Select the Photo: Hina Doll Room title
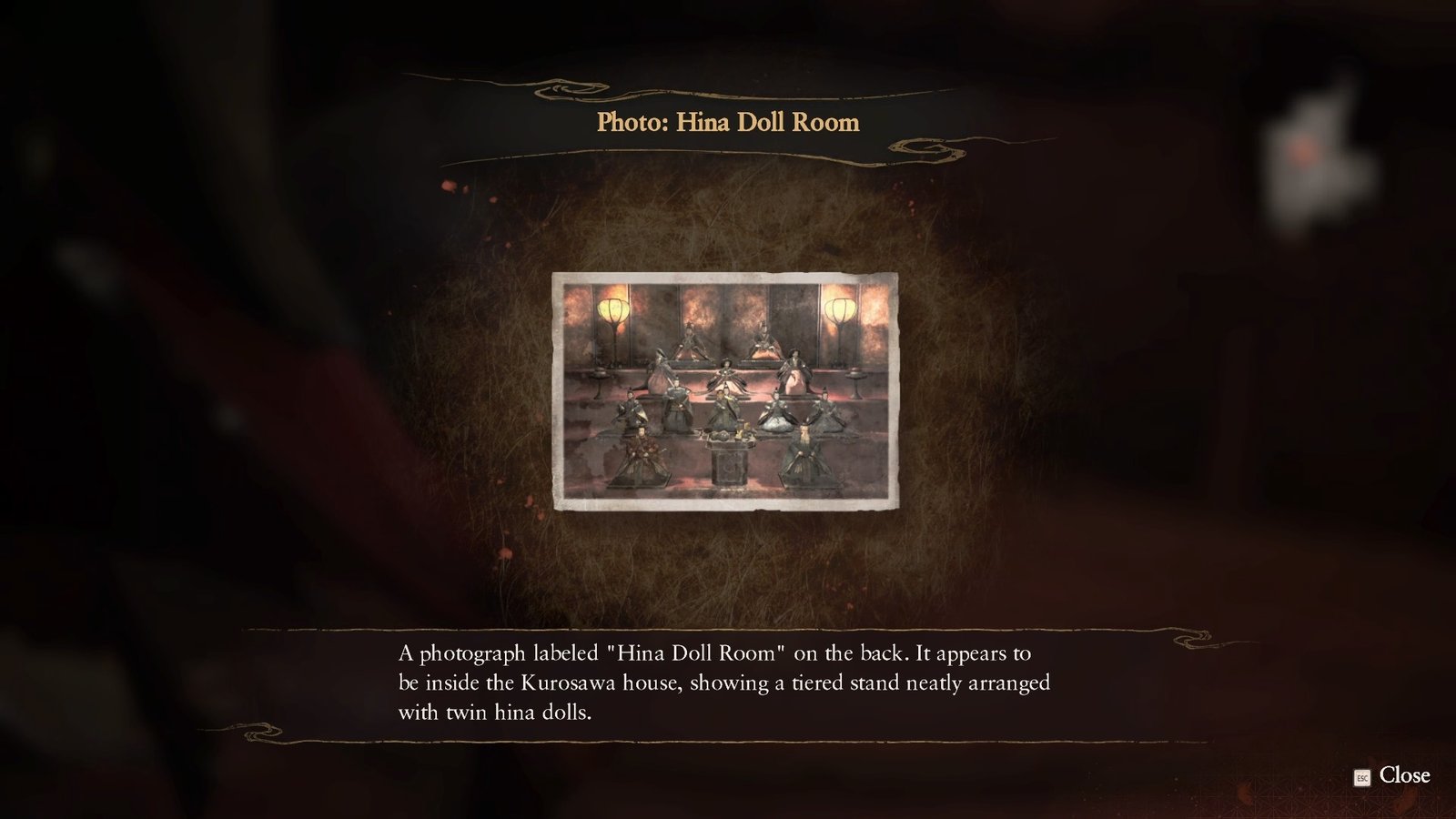This screenshot has height=819, width=1456. click(727, 122)
